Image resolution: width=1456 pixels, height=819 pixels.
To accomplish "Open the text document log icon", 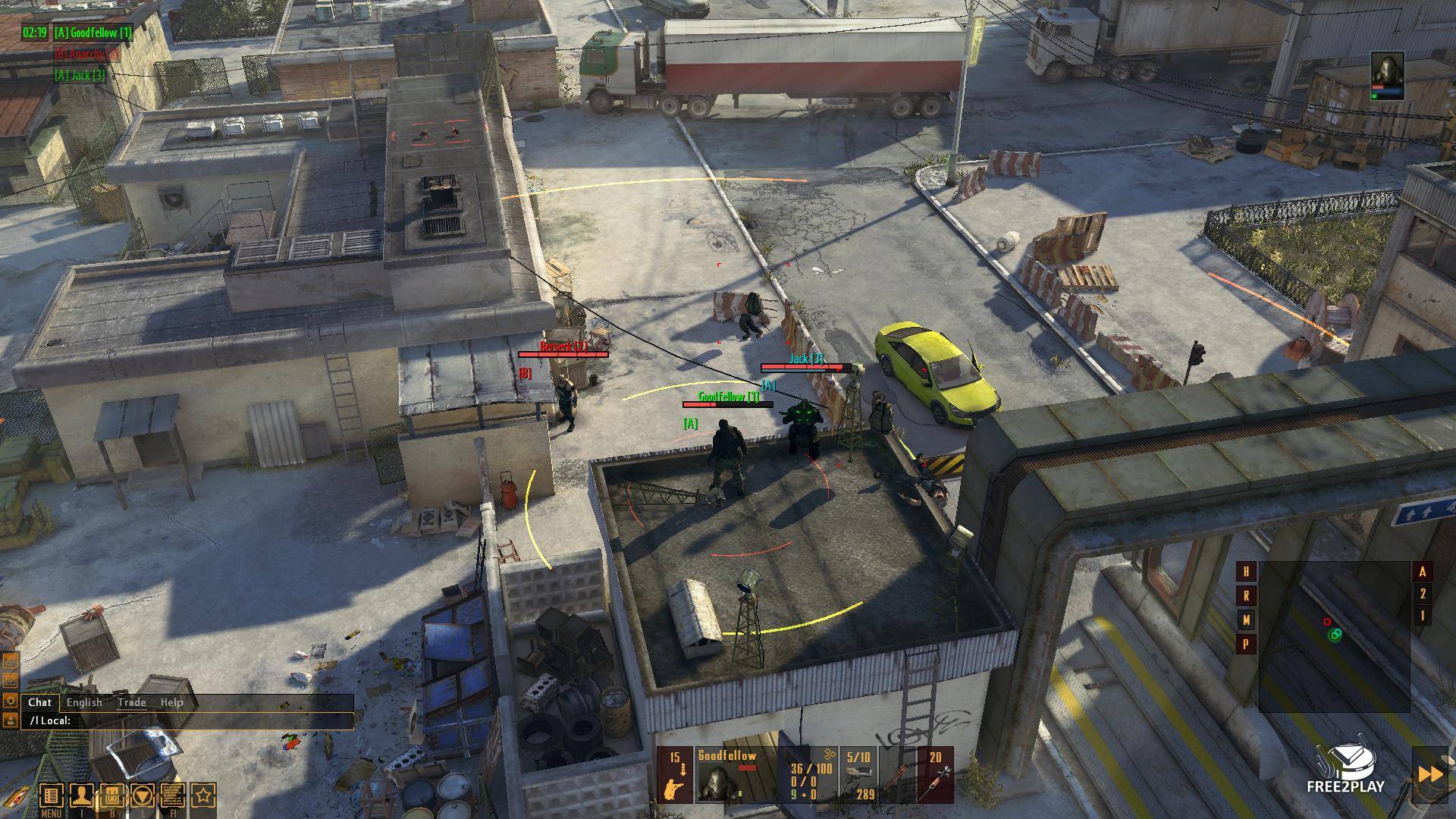I will pos(173,796).
